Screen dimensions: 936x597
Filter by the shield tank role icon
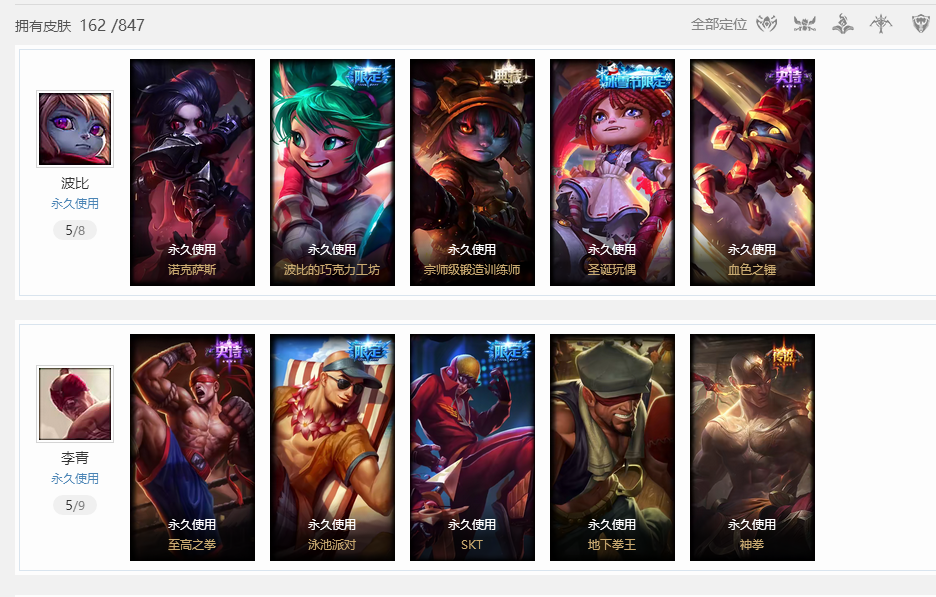(921, 24)
